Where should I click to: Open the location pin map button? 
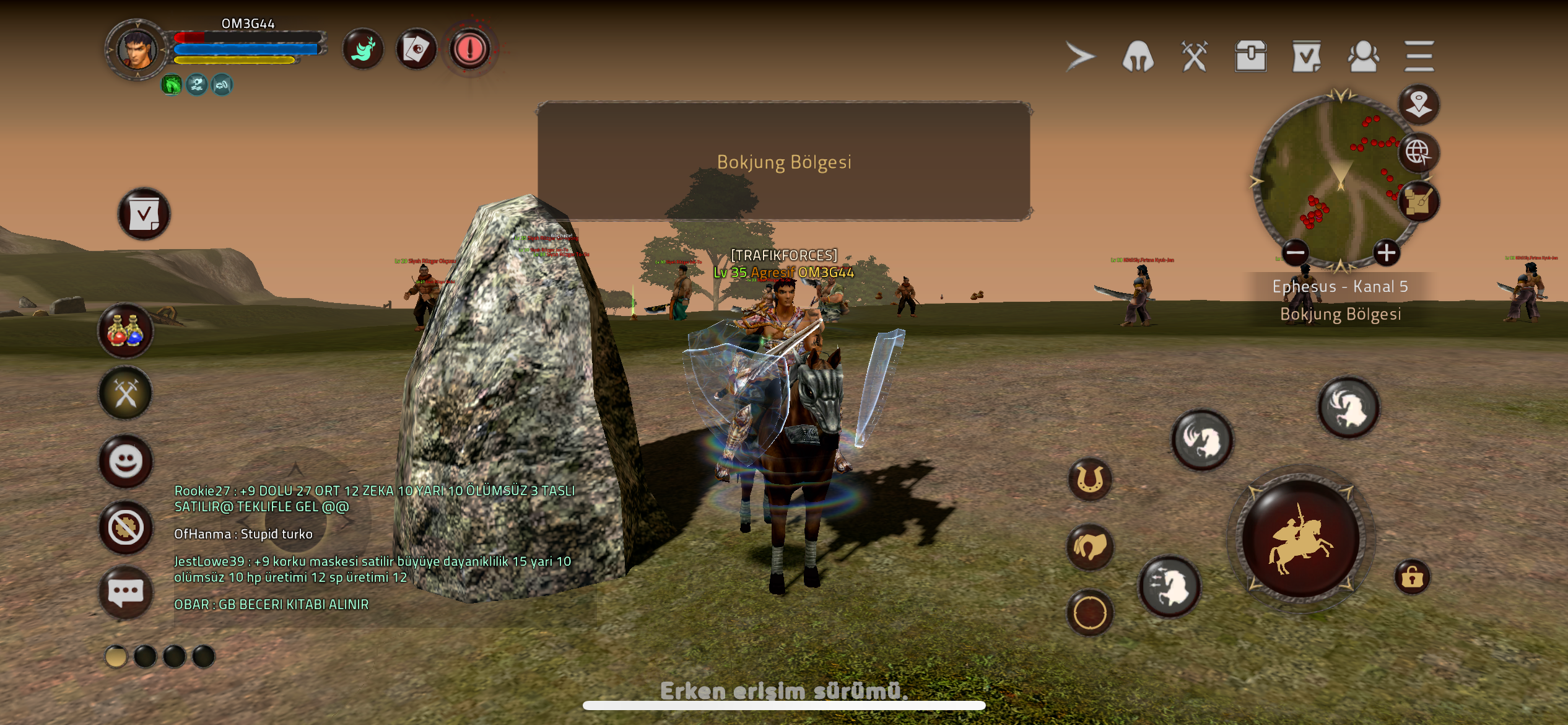point(1418,103)
